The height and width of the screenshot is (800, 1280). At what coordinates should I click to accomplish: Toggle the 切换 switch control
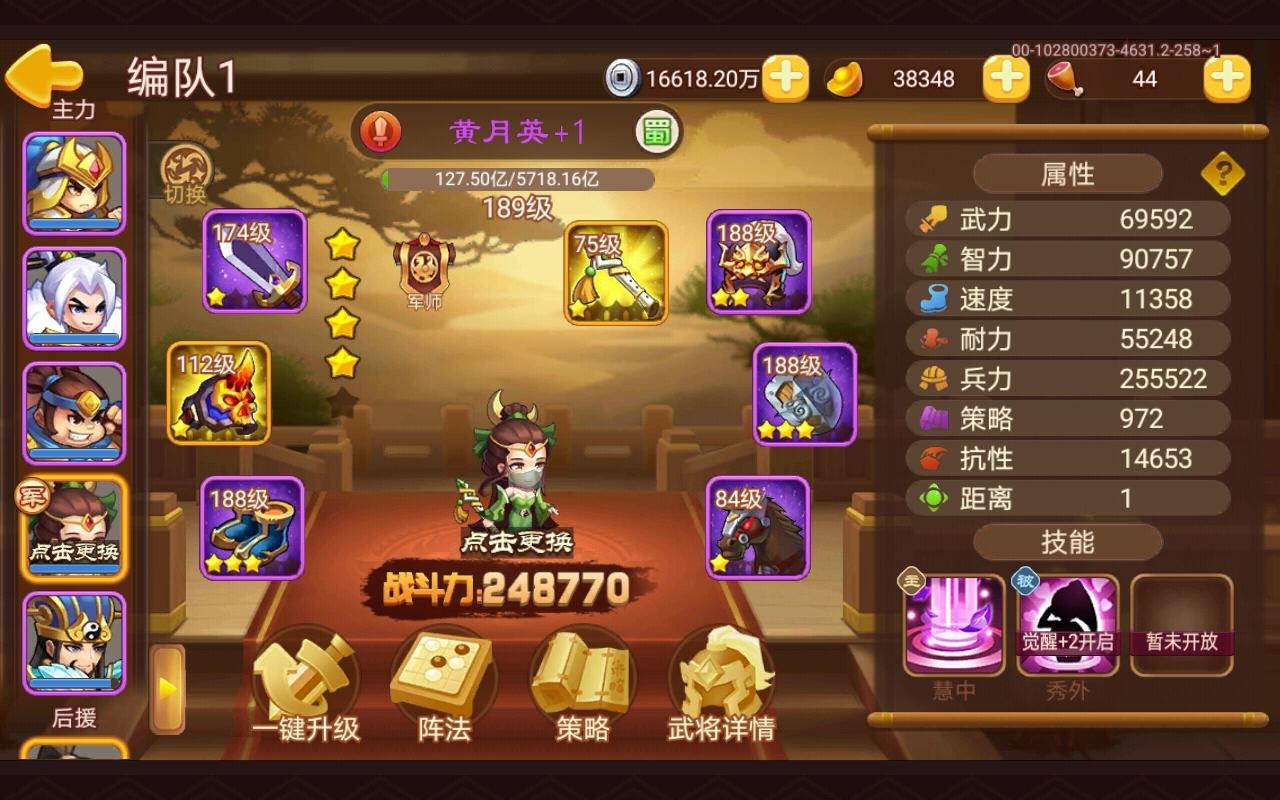pyautogui.click(x=185, y=175)
